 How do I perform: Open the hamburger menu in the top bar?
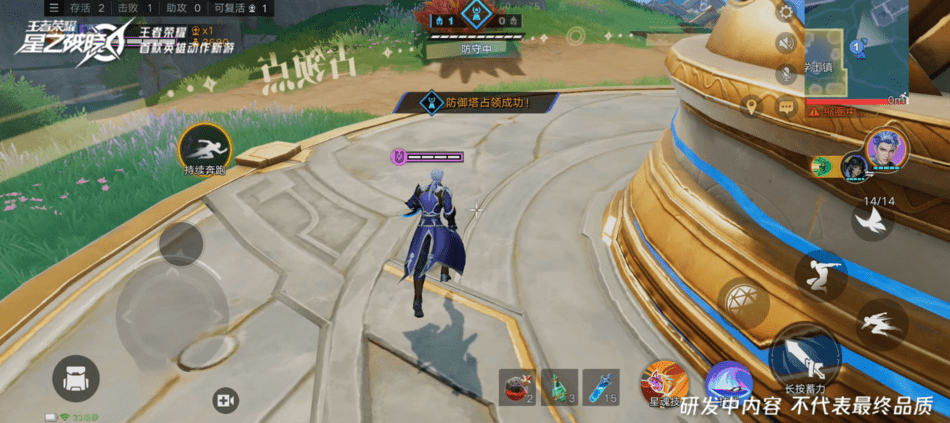pyautogui.click(x=53, y=8)
